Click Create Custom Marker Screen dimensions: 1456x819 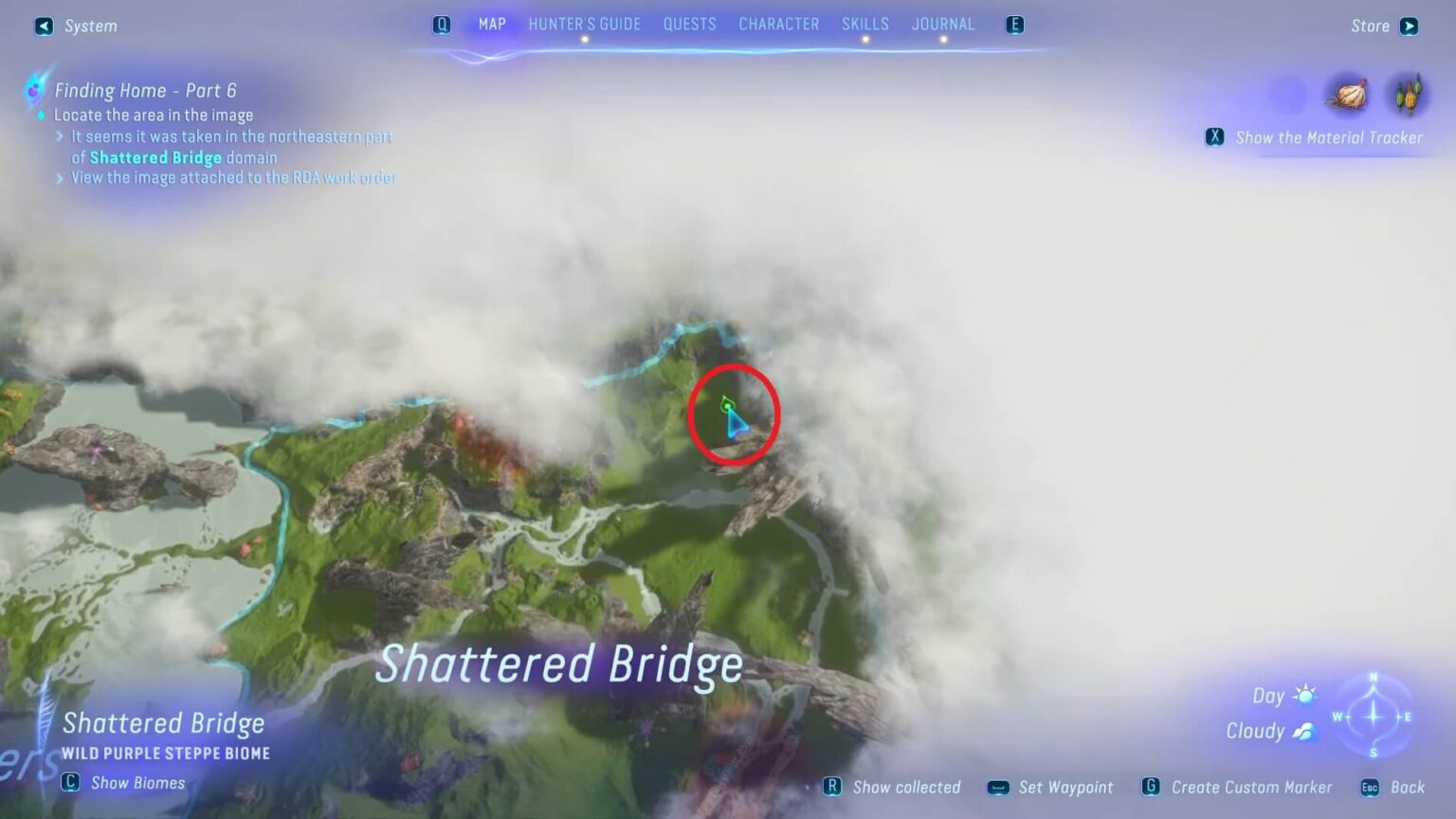point(1251,787)
